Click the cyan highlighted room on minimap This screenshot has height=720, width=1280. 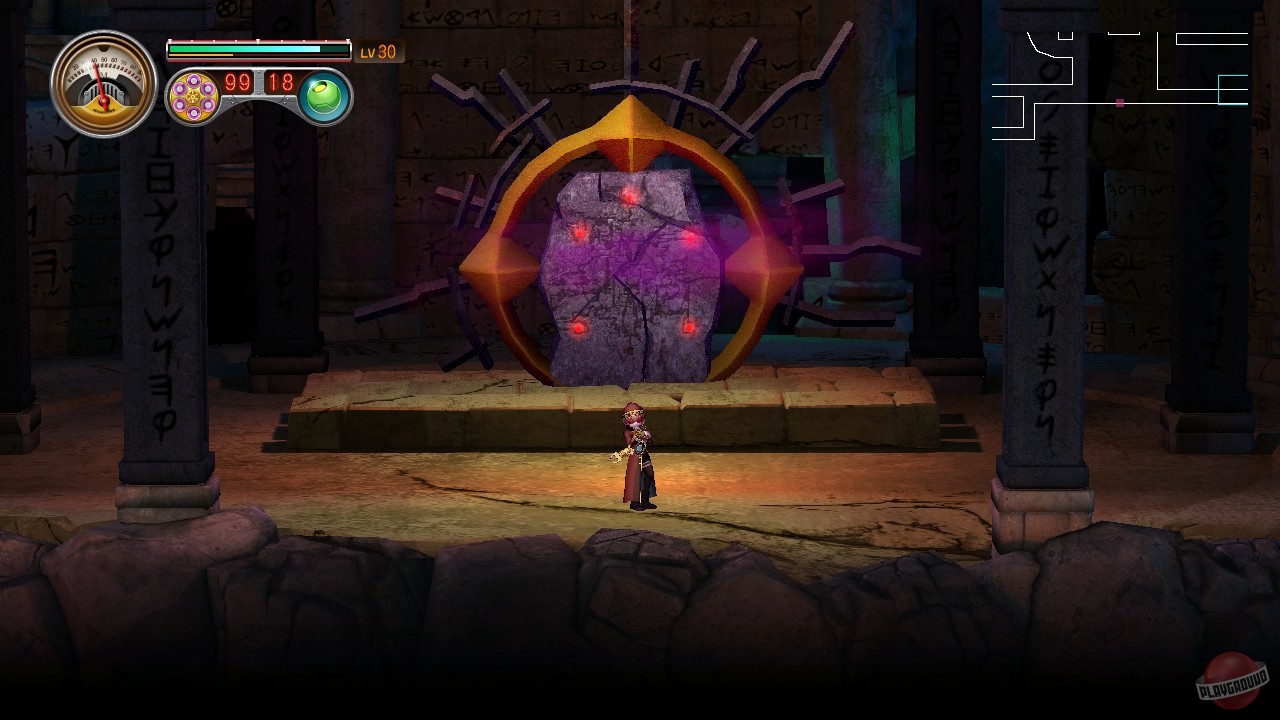pos(1232,90)
